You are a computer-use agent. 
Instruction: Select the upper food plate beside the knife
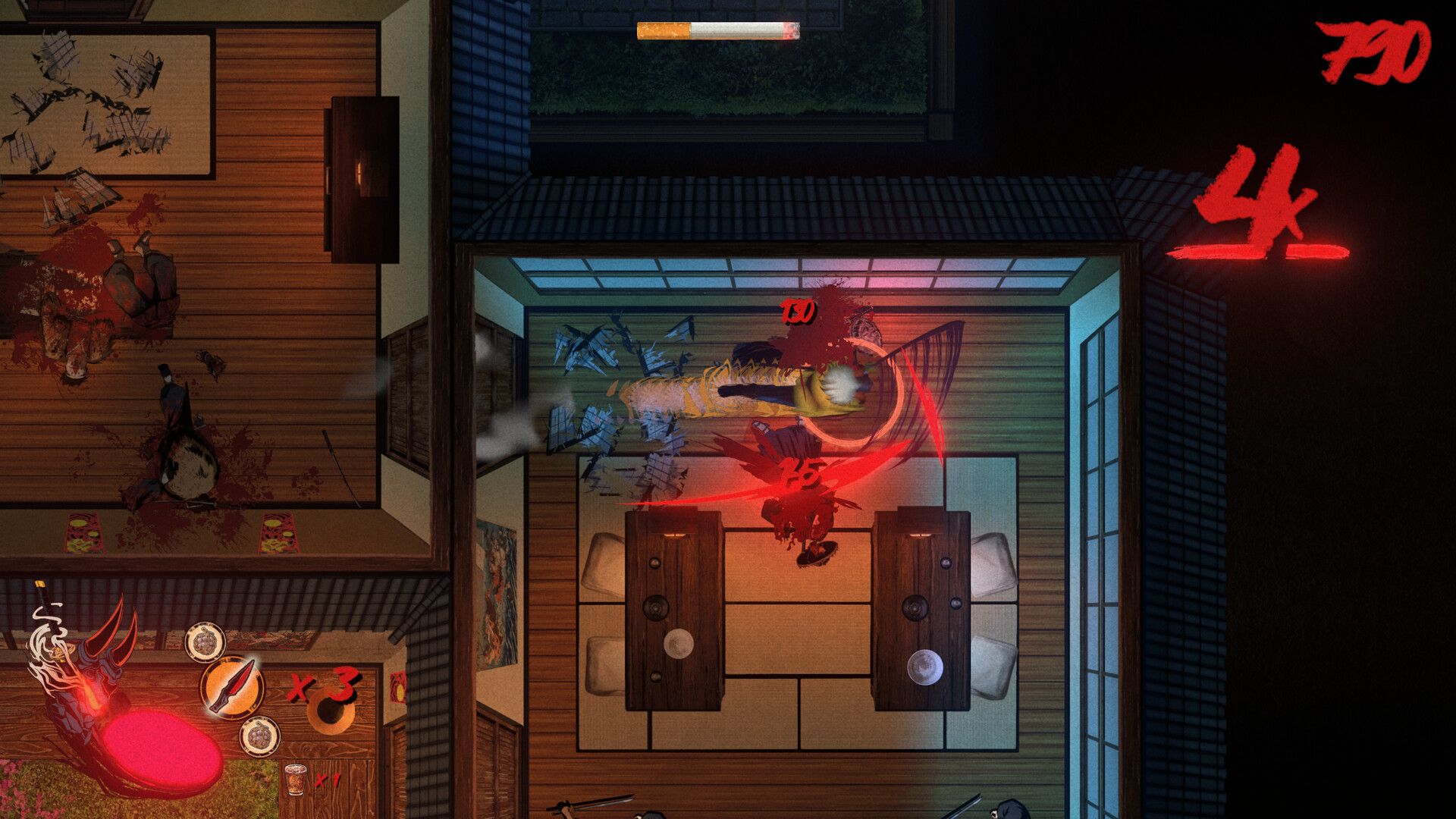(x=206, y=640)
